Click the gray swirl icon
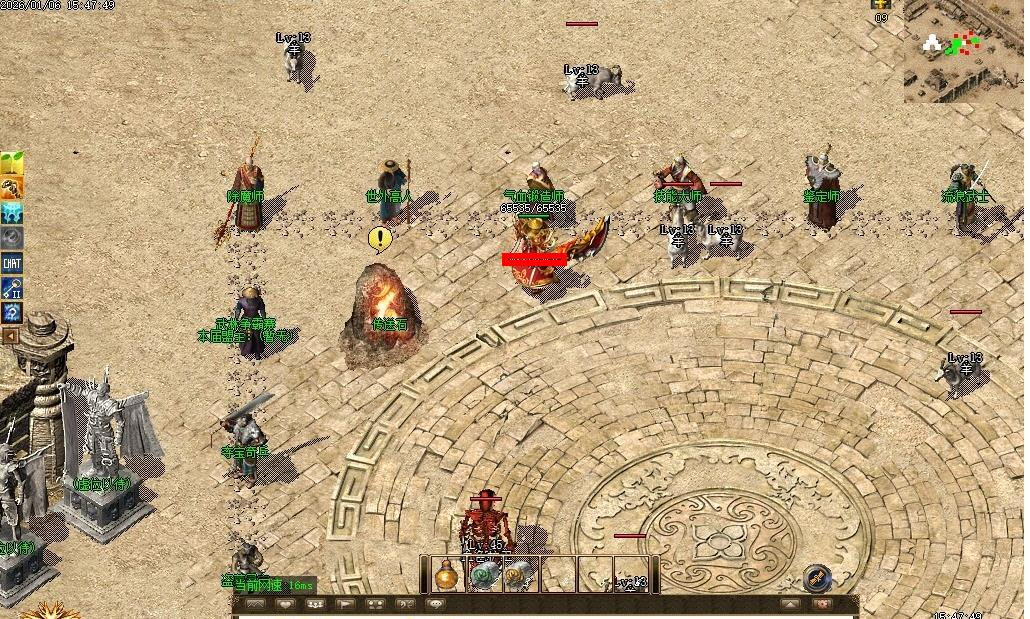1030x619 pixels. 12,238
